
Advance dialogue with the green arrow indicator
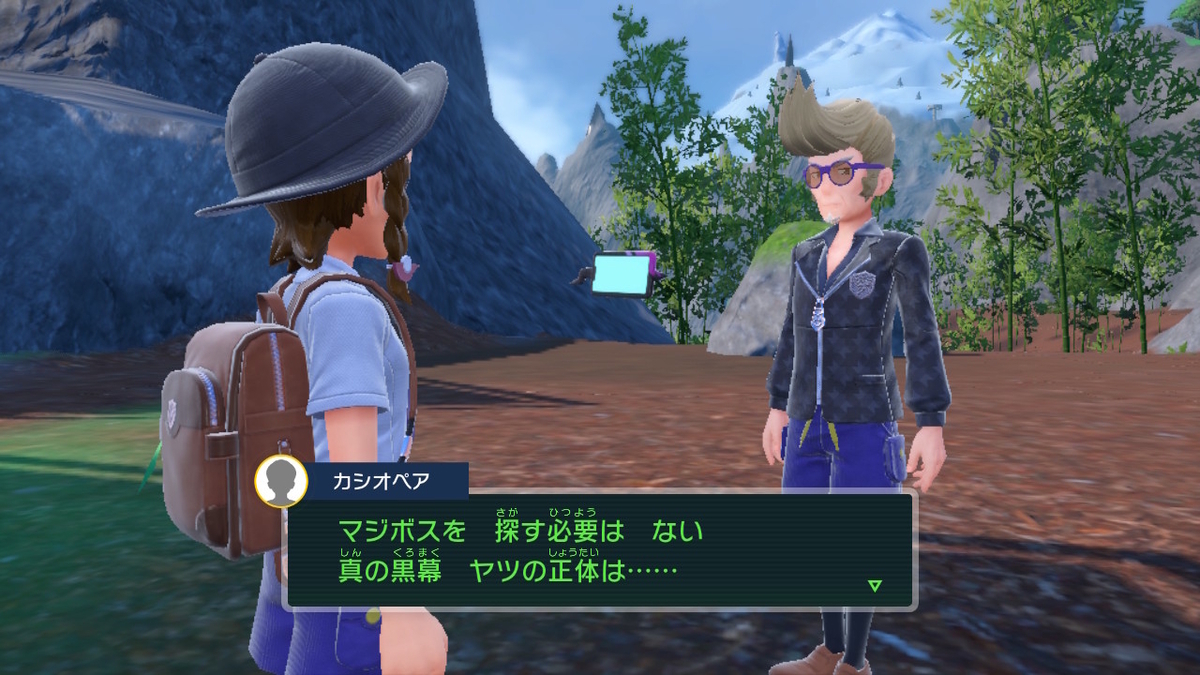875,585
